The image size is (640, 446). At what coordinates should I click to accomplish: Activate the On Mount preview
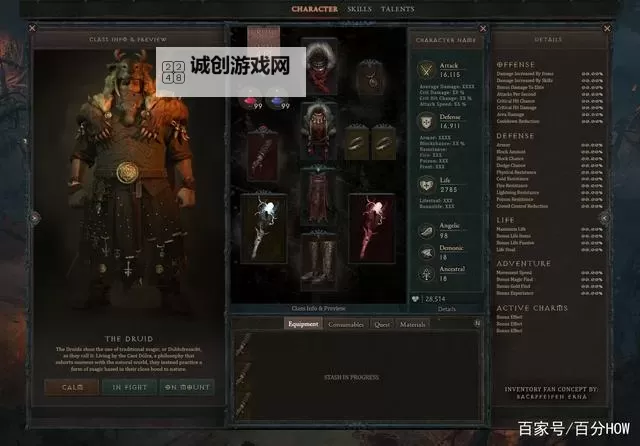[187, 387]
